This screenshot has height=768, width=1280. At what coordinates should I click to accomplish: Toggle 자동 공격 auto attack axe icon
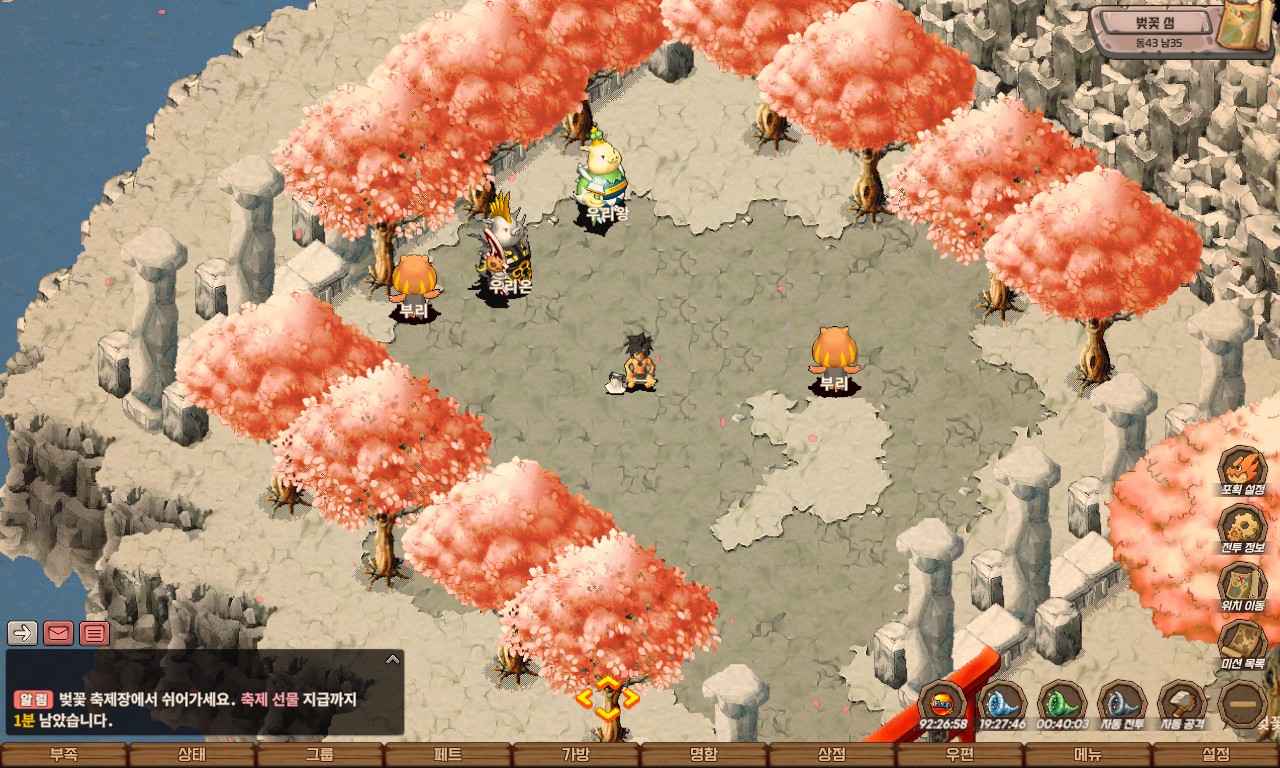pos(1182,702)
